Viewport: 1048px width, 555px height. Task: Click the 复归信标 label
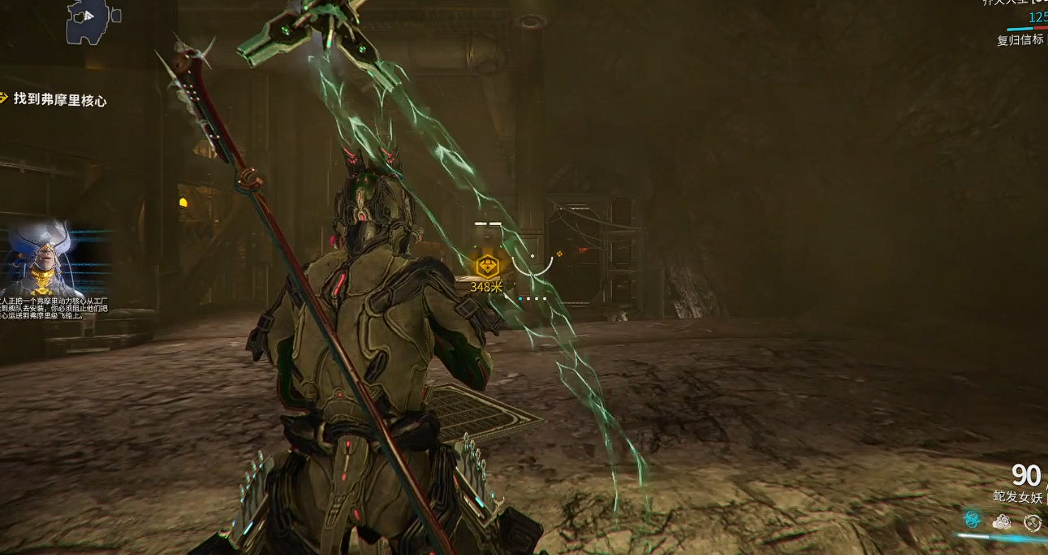tap(1020, 40)
